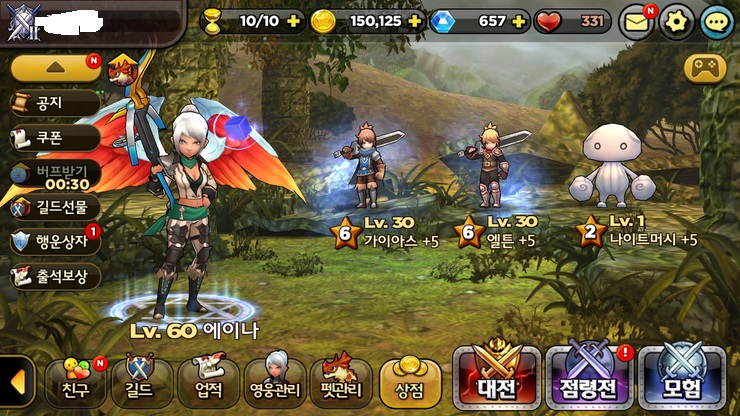Screen dimensions: 740x416
Task: Add more gold with the plus button
Action: [415, 20]
